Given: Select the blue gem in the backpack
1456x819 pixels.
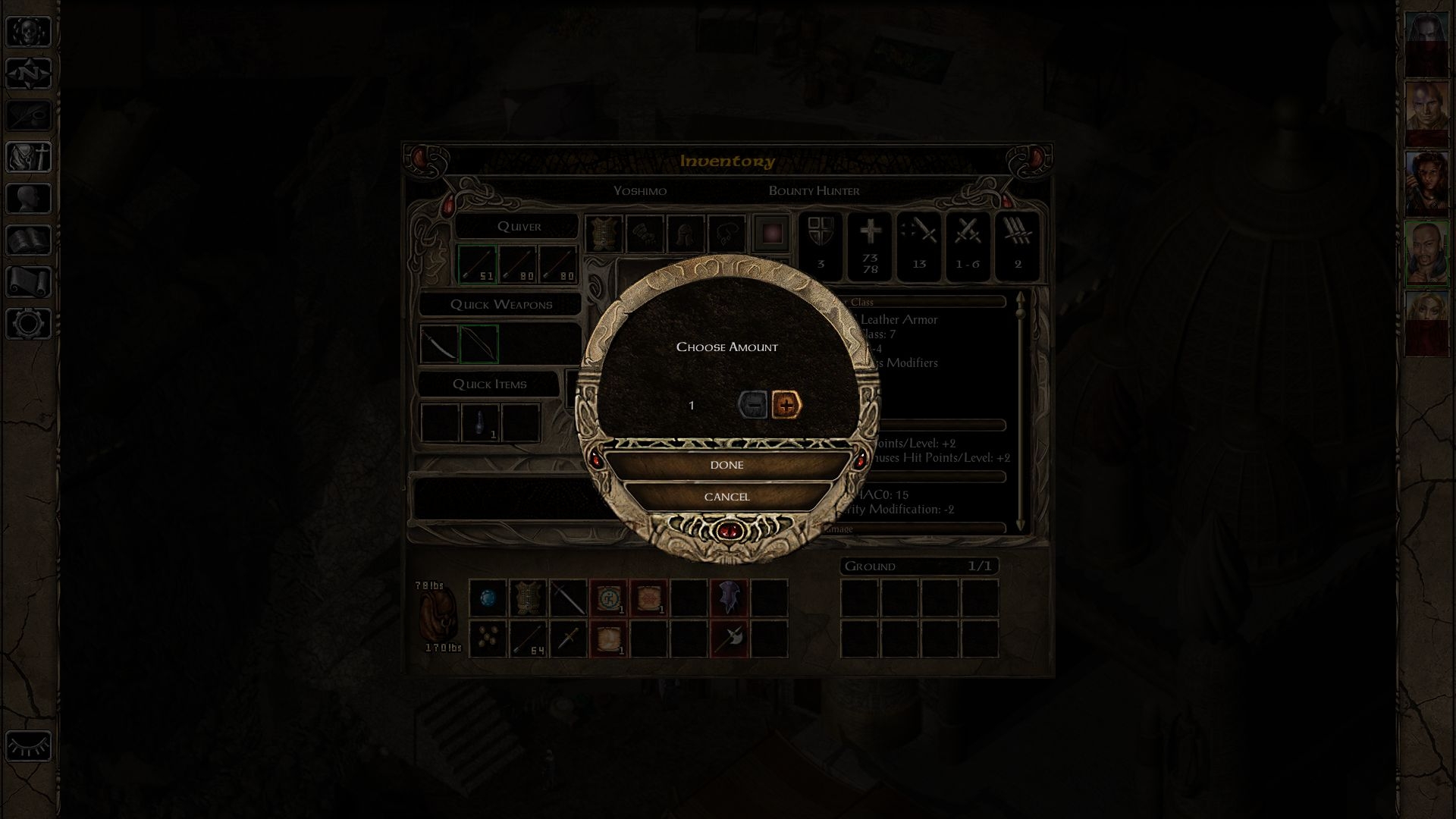Looking at the screenshot, I should pyautogui.click(x=488, y=598).
